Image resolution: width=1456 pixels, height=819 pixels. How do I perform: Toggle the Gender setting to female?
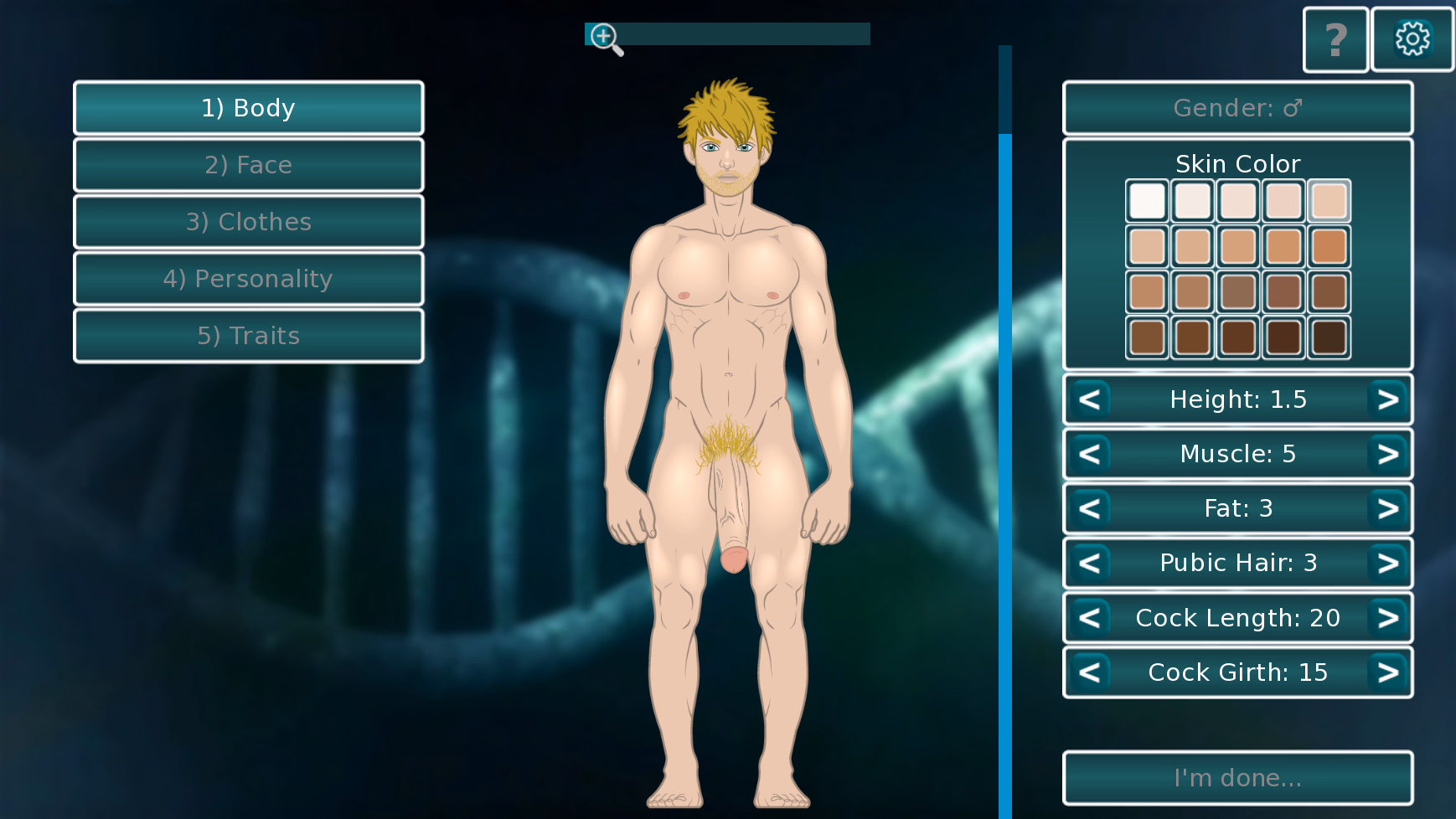click(x=1237, y=107)
